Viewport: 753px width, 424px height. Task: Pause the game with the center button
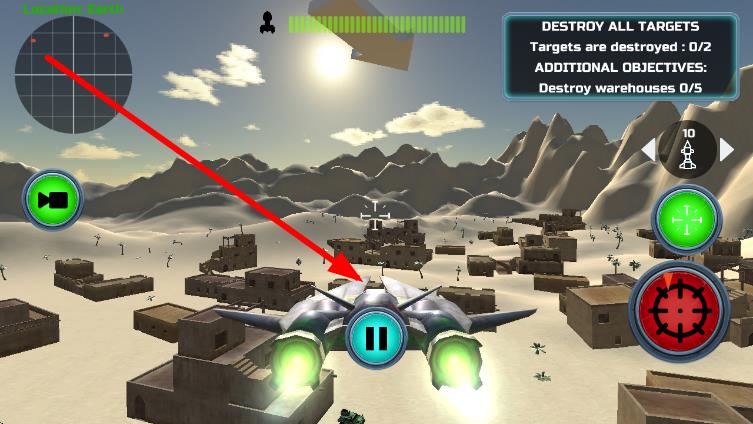tap(376, 337)
